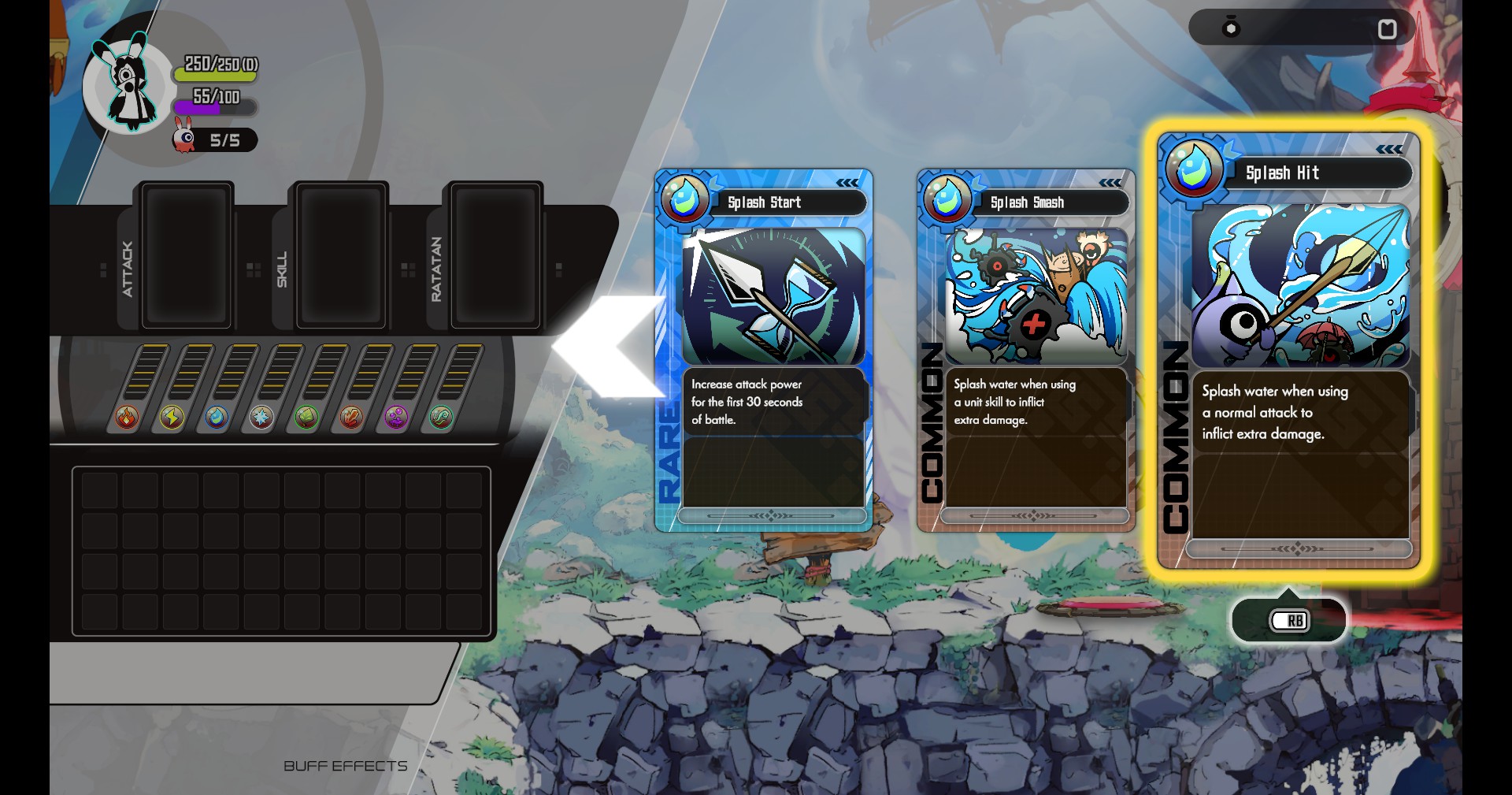Click the red-orange crystal element icon
This screenshot has width=1512, height=795.
(x=351, y=417)
